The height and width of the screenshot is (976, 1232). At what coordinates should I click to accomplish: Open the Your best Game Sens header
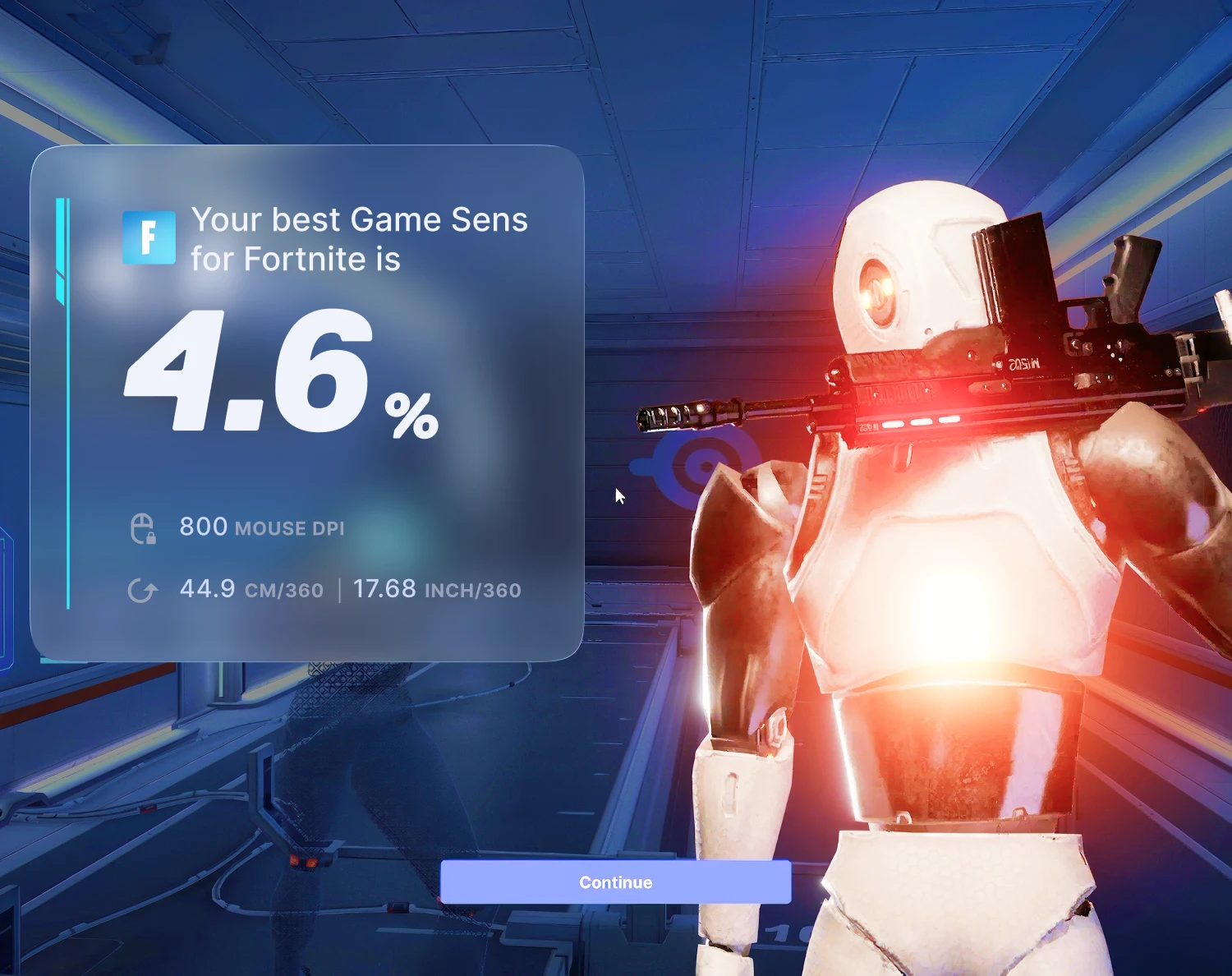click(360, 219)
